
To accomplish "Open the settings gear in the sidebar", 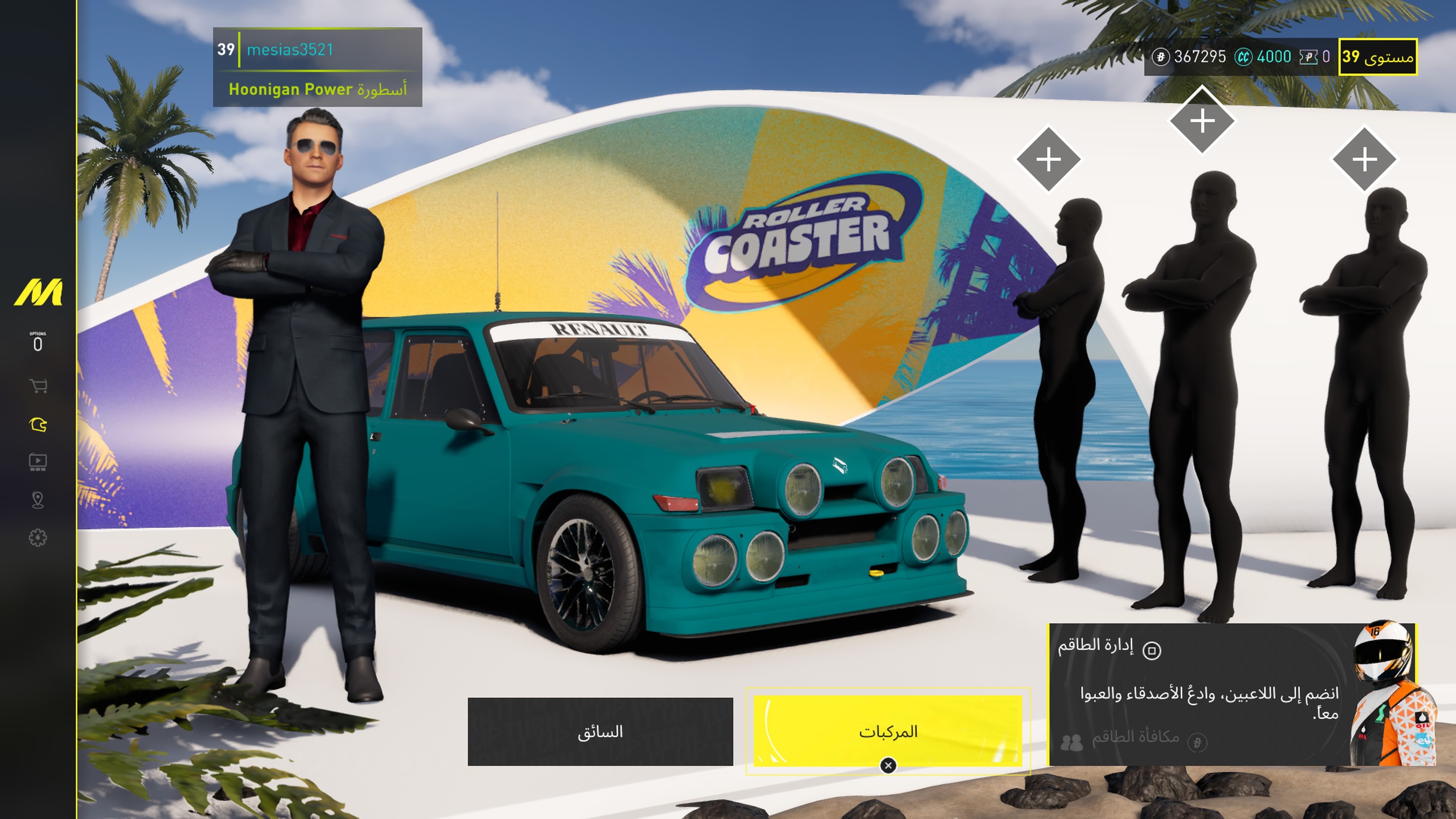I will (38, 538).
